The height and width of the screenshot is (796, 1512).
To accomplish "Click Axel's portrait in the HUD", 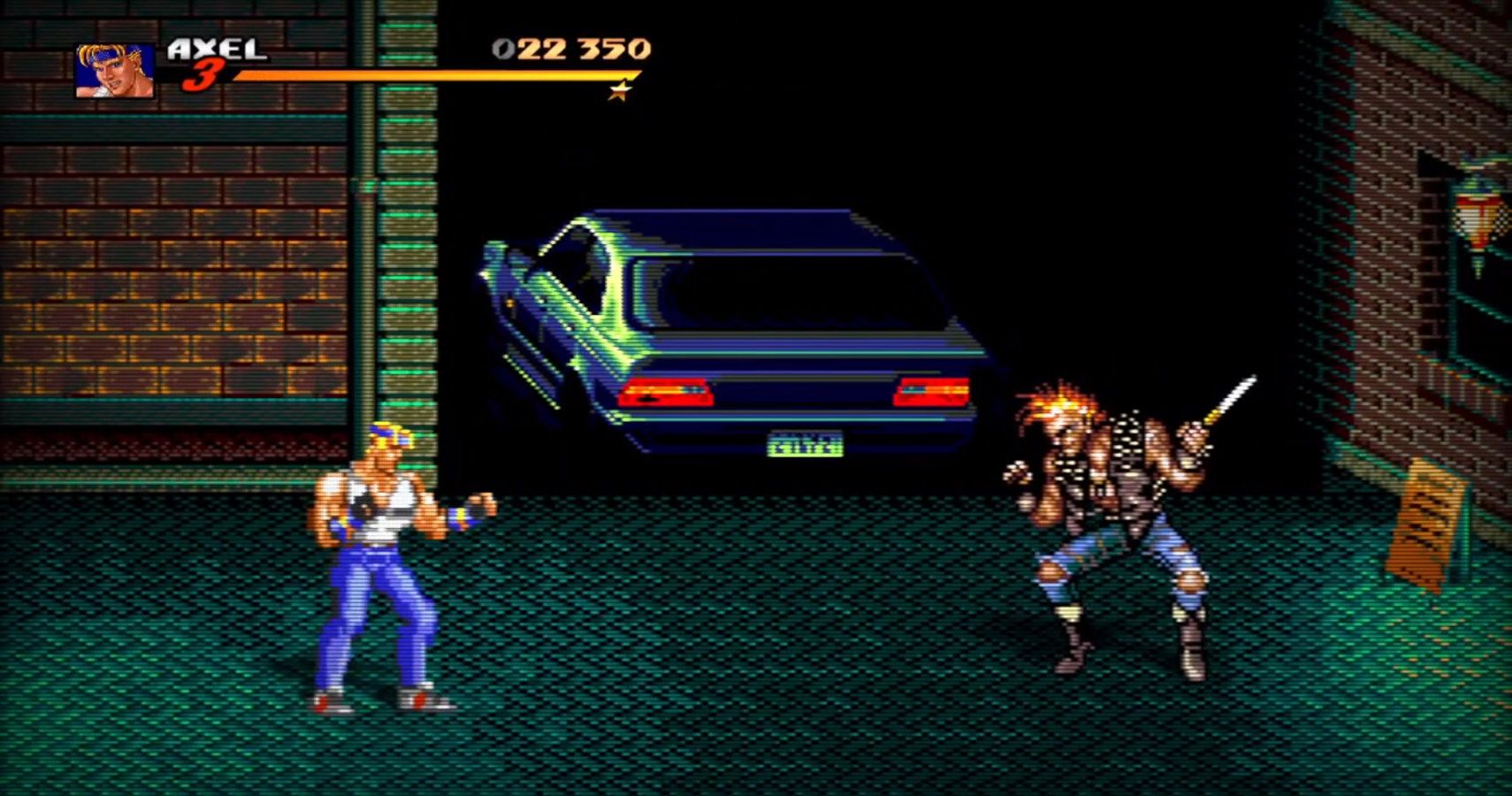I will coord(113,66).
